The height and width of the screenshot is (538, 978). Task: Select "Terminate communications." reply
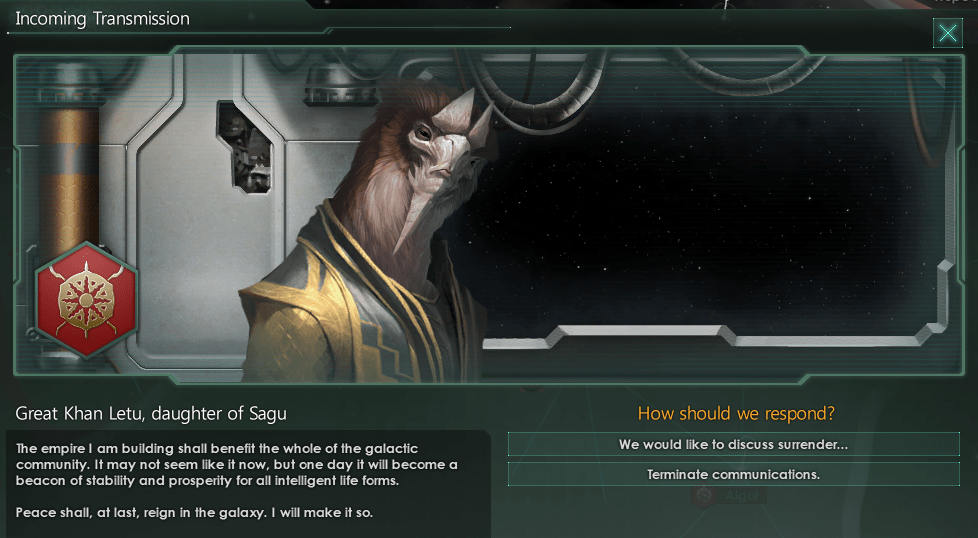pos(733,474)
